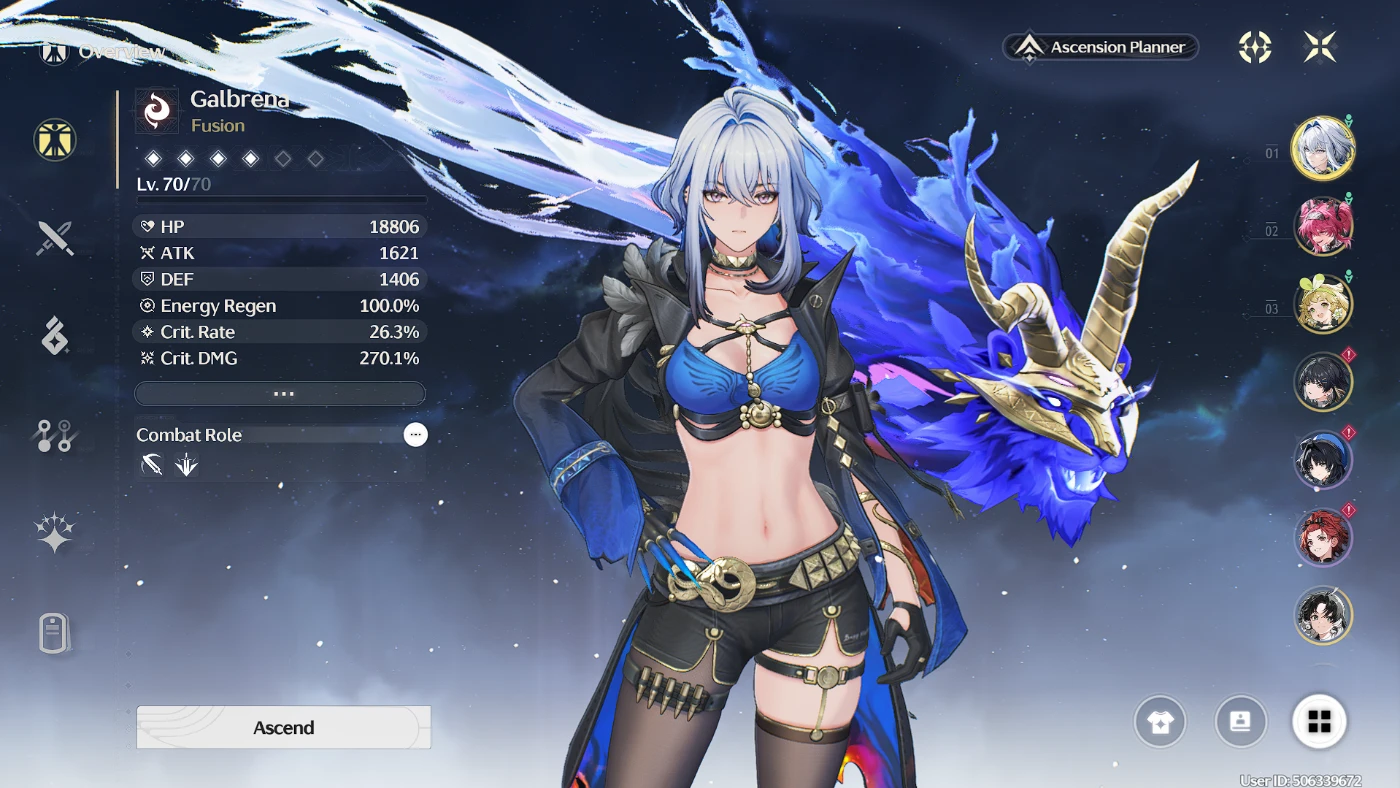Switch to the crossed swords weapon tab

(x=55, y=238)
